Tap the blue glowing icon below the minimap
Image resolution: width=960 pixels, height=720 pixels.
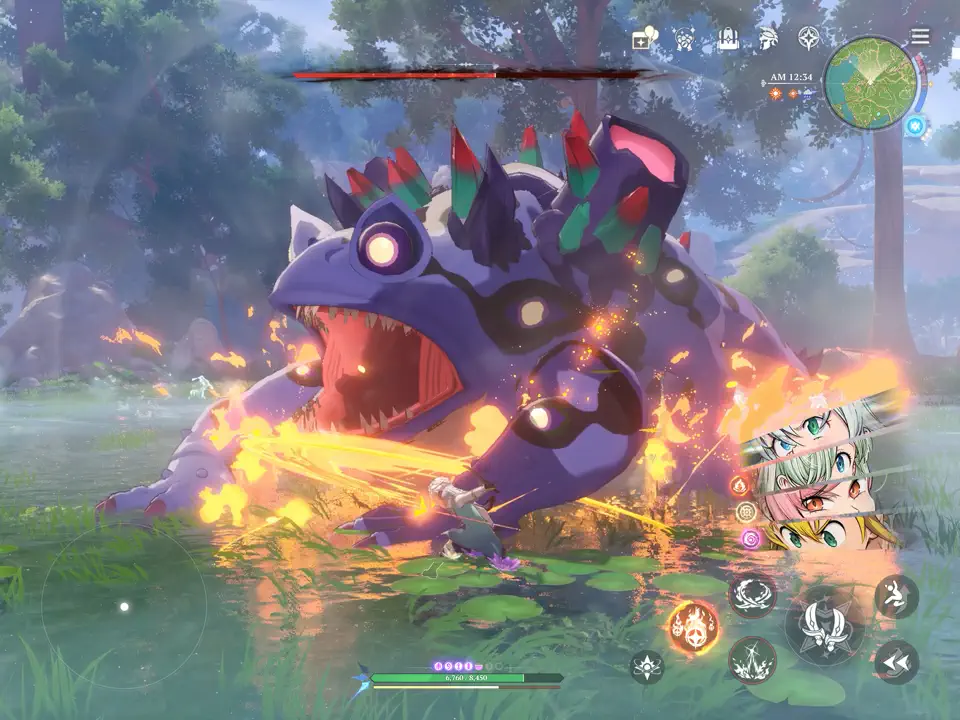[x=915, y=127]
